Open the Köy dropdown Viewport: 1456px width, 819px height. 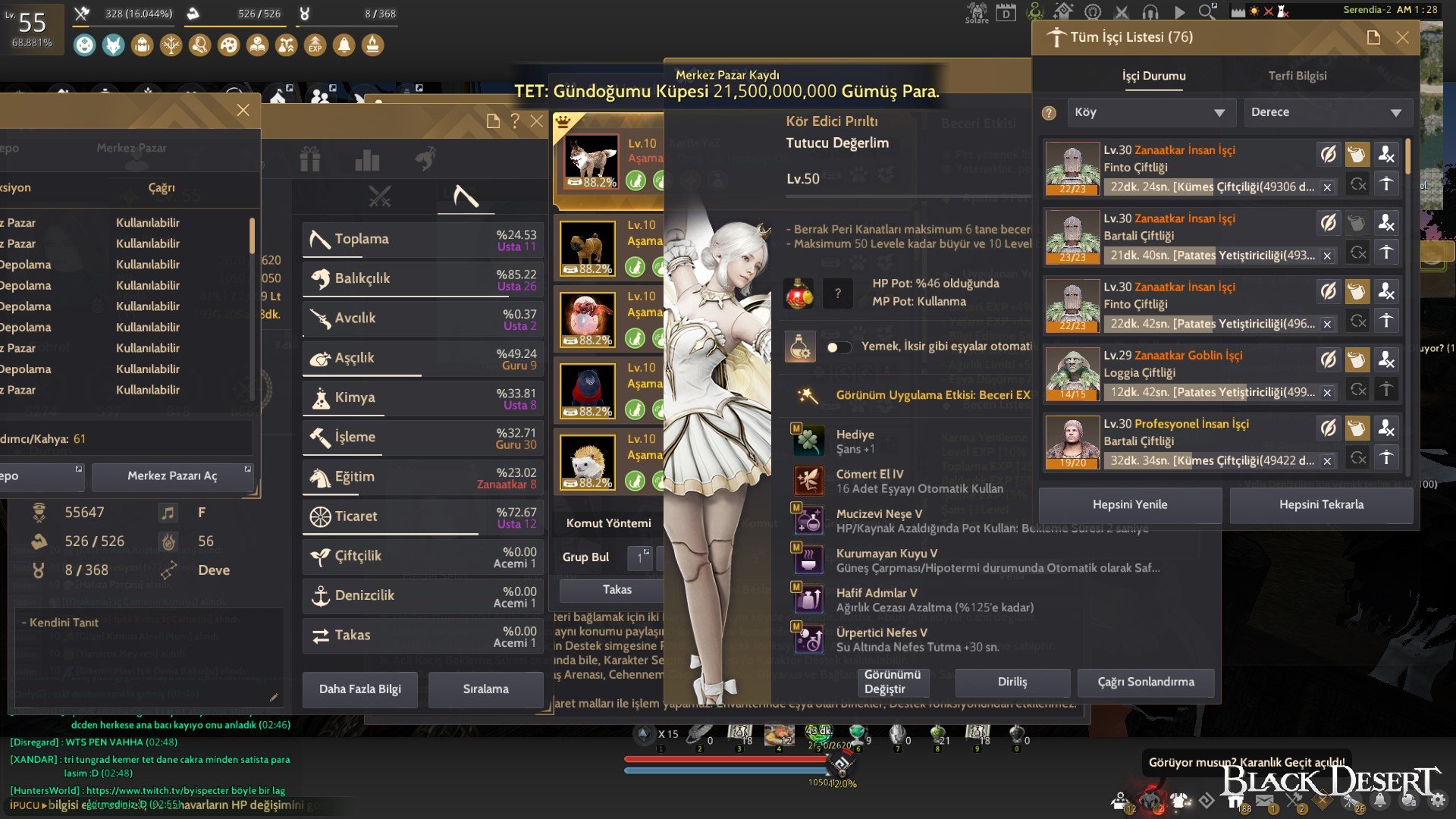(1151, 111)
